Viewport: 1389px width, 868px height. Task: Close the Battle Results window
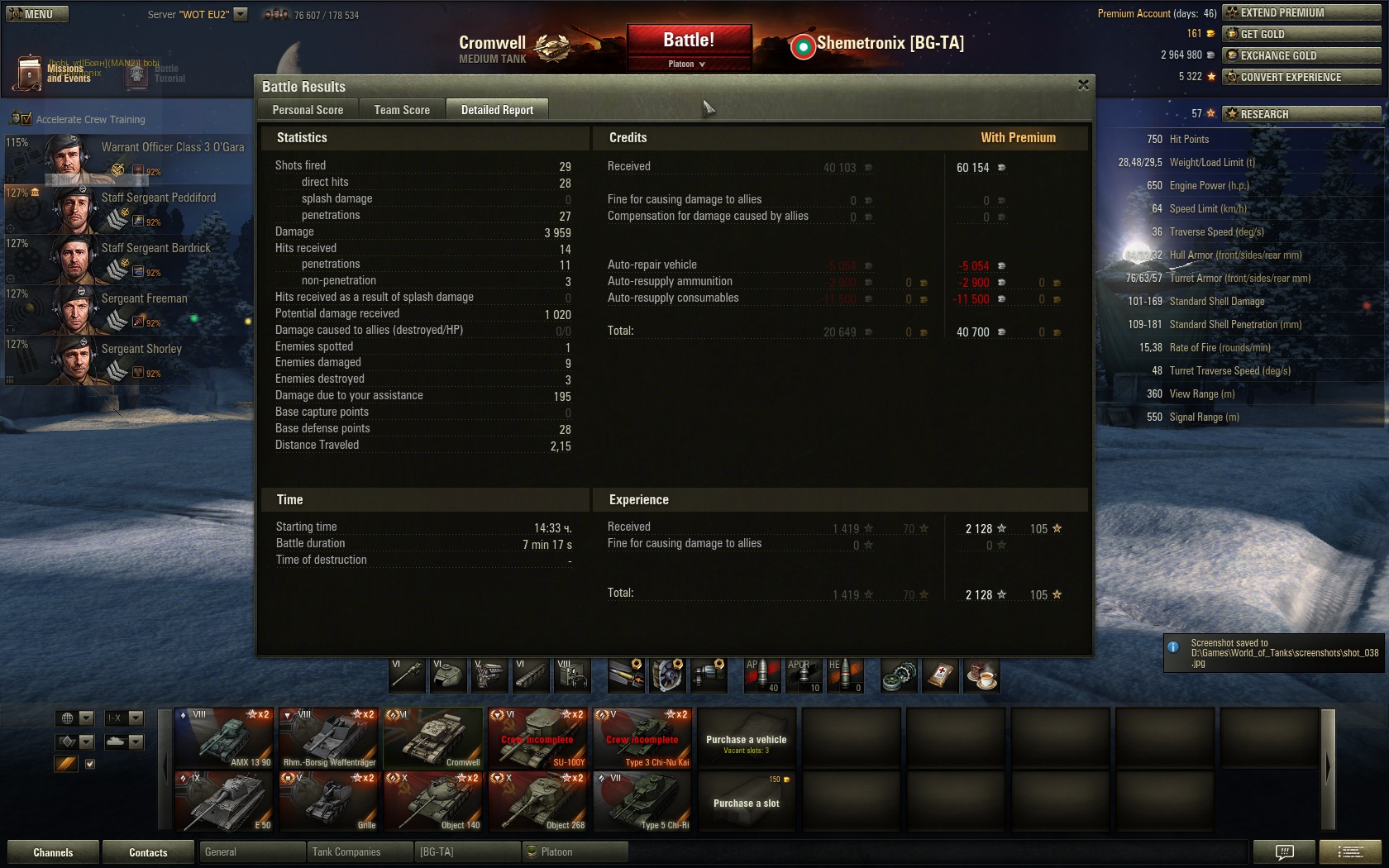(x=1083, y=85)
